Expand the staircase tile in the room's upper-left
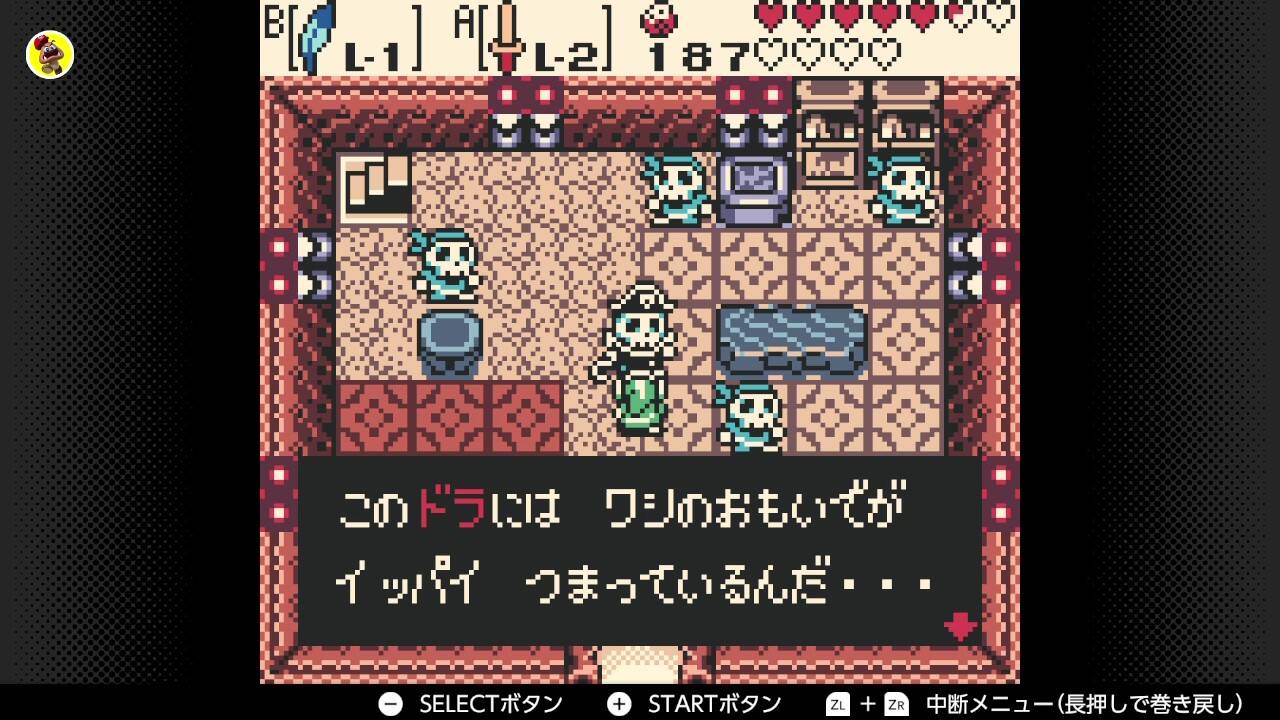Viewport: 1280px width, 720px height. pos(375,185)
